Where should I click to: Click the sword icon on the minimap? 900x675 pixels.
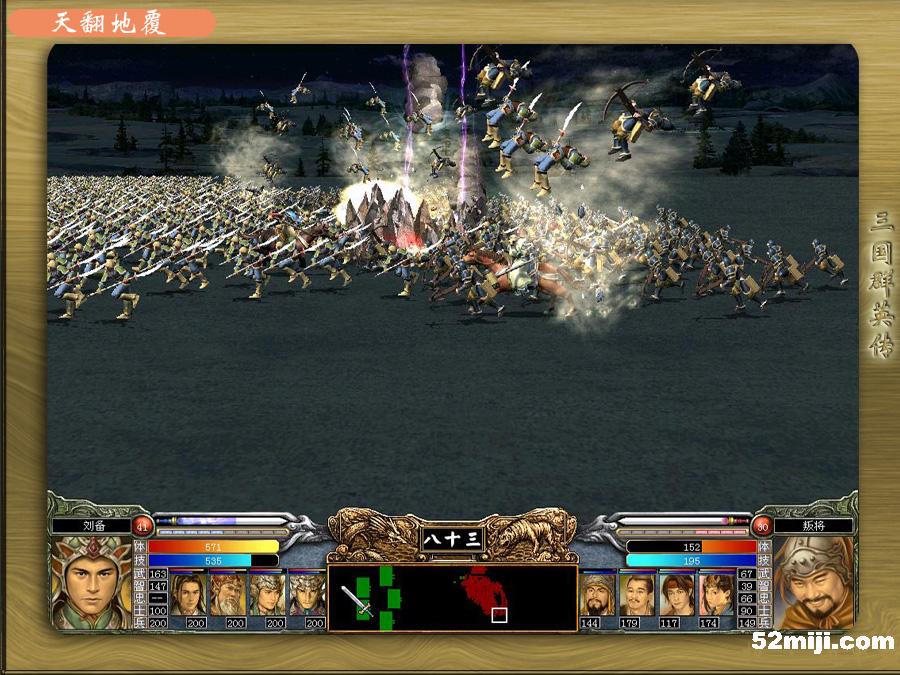click(356, 601)
